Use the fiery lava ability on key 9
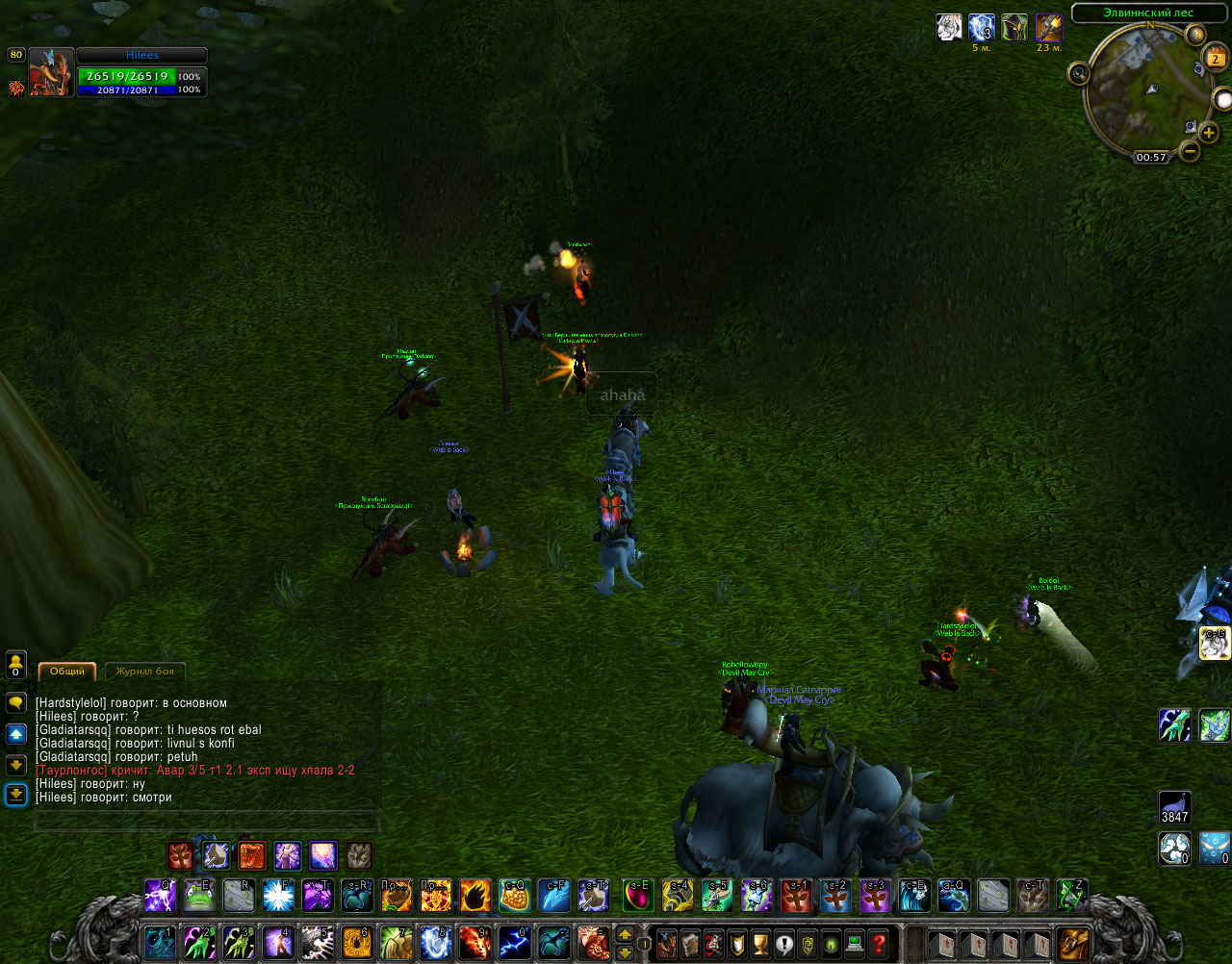 coord(475,943)
